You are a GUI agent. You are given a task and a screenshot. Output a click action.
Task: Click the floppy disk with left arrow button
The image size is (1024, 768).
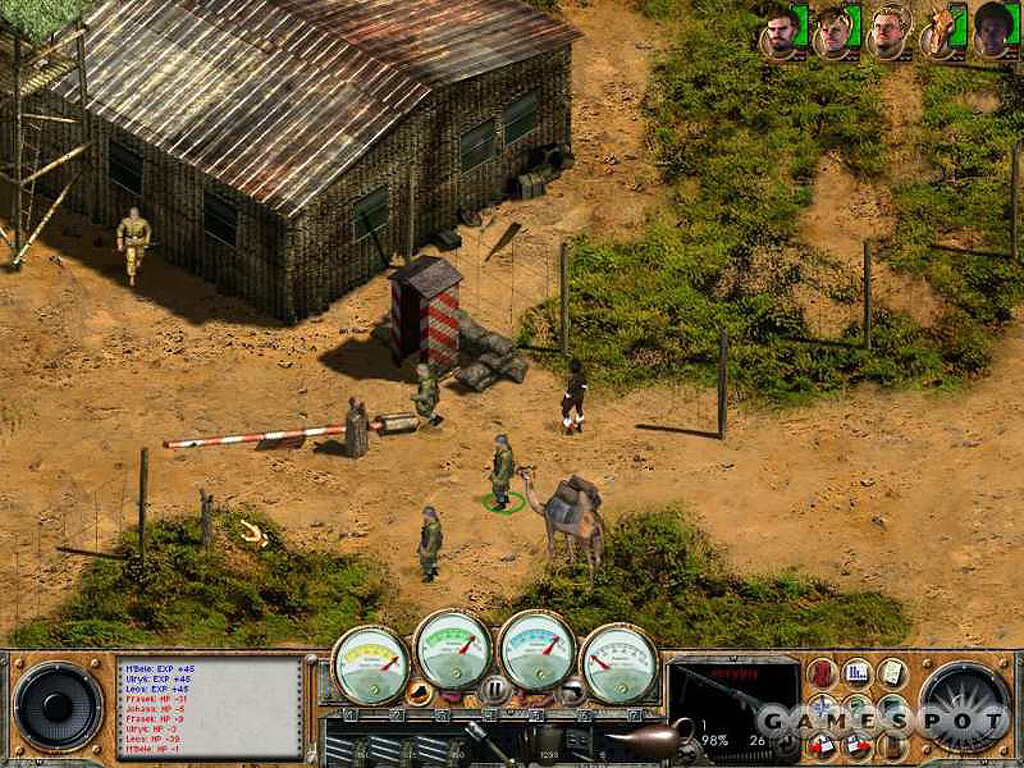823,745
